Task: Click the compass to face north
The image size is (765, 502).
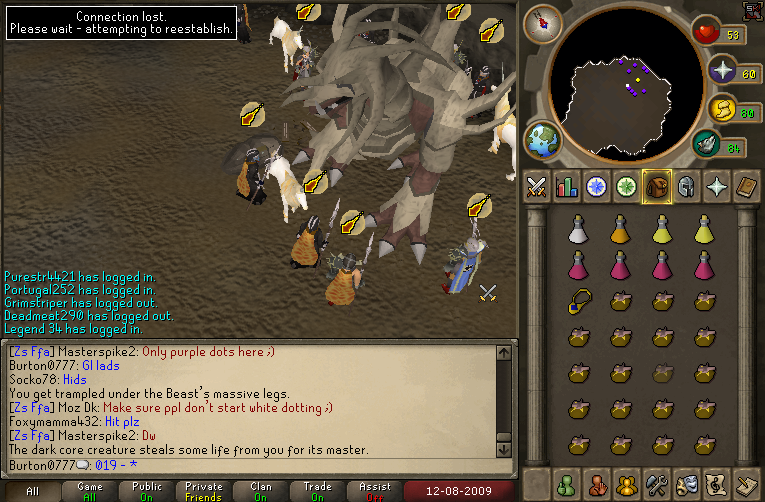Action: click(543, 23)
